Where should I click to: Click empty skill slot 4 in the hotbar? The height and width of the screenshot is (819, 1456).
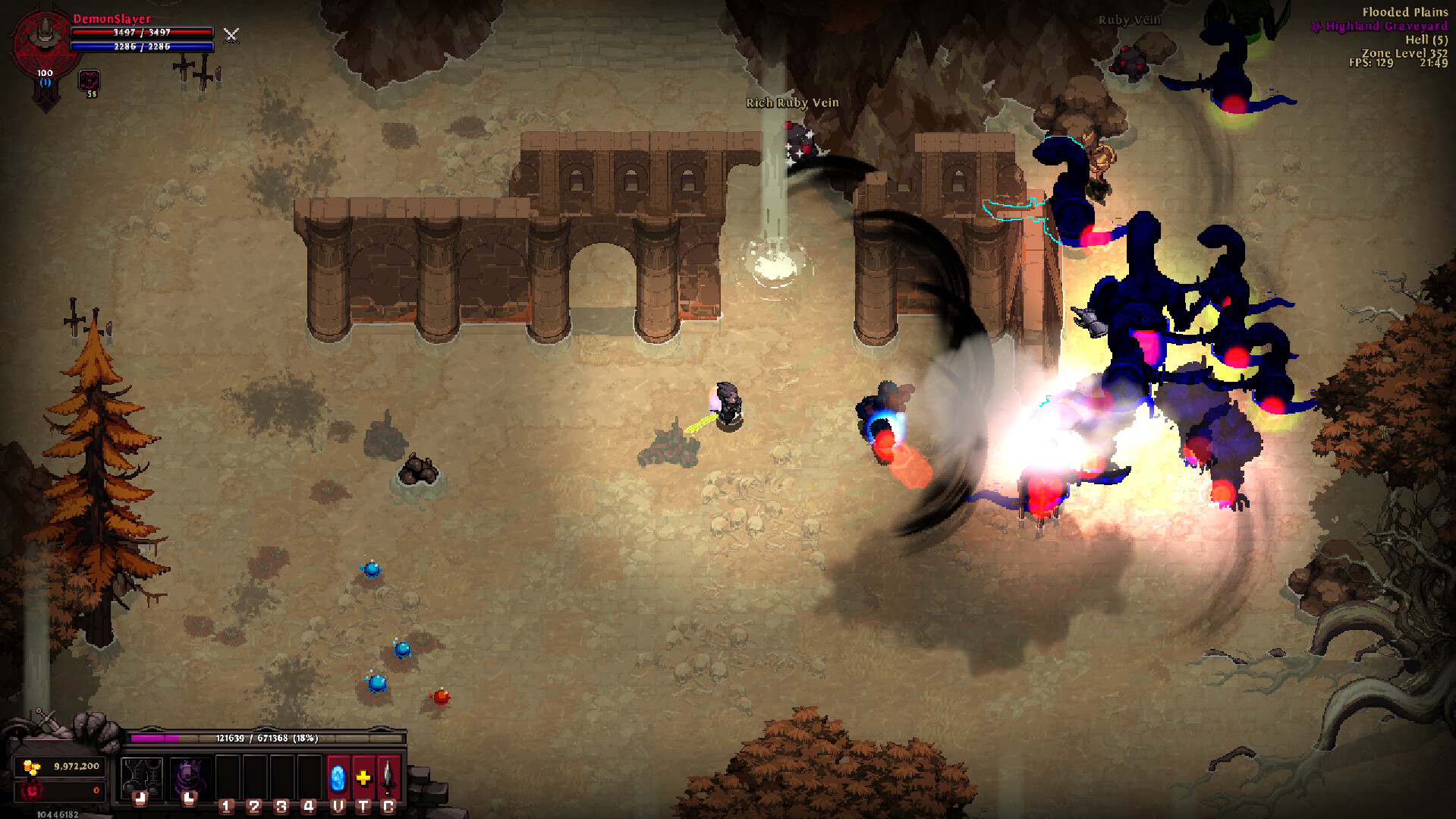pos(310,778)
